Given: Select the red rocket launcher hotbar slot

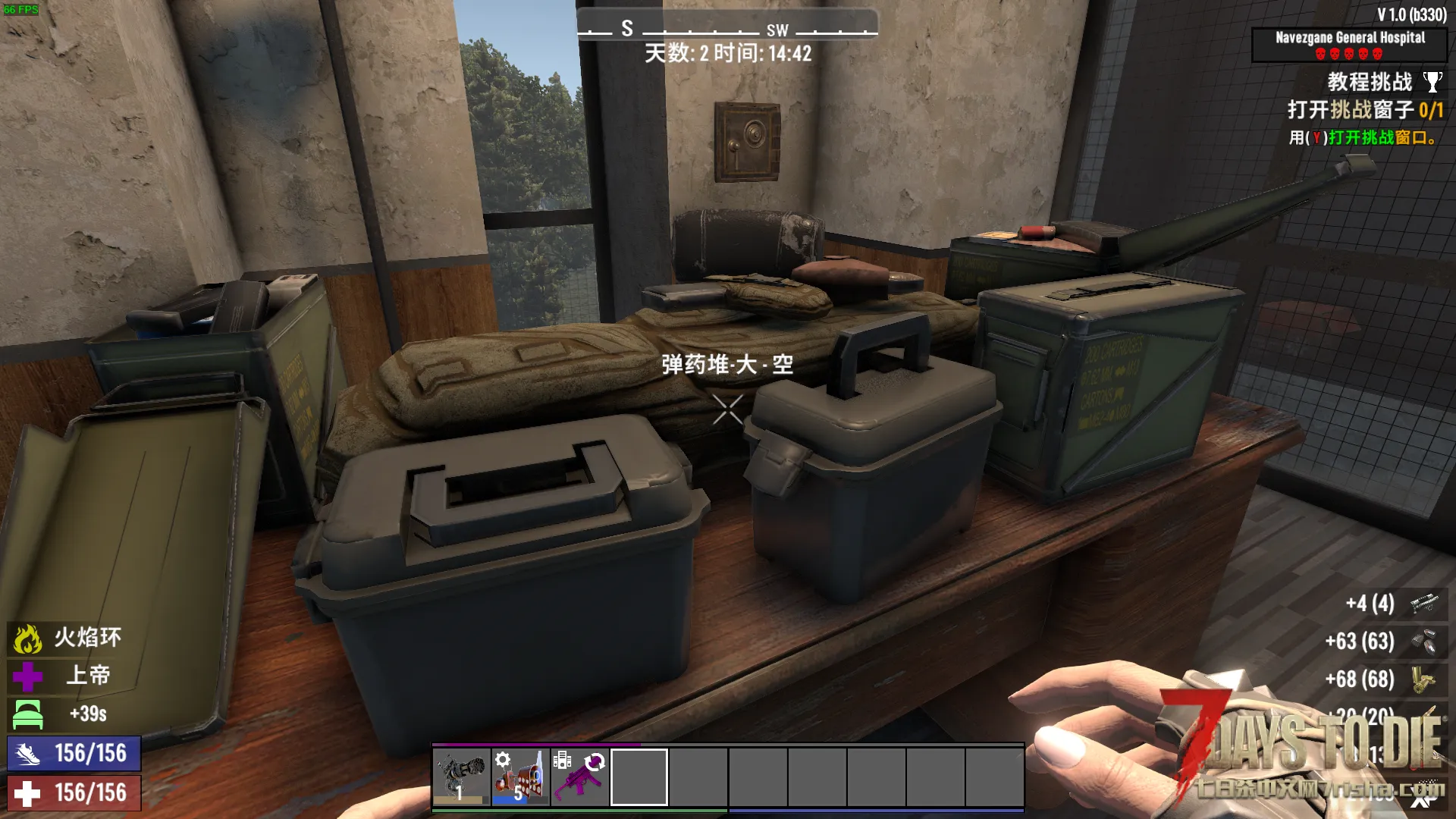Looking at the screenshot, I should click(520, 777).
